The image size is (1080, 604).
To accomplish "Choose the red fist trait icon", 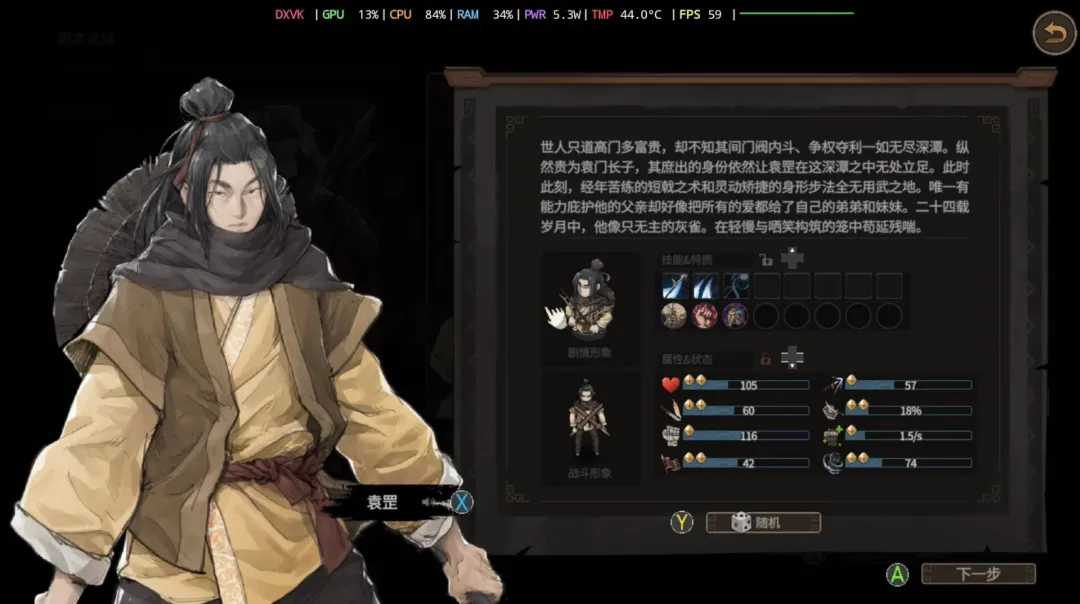I will pyautogui.click(x=705, y=316).
